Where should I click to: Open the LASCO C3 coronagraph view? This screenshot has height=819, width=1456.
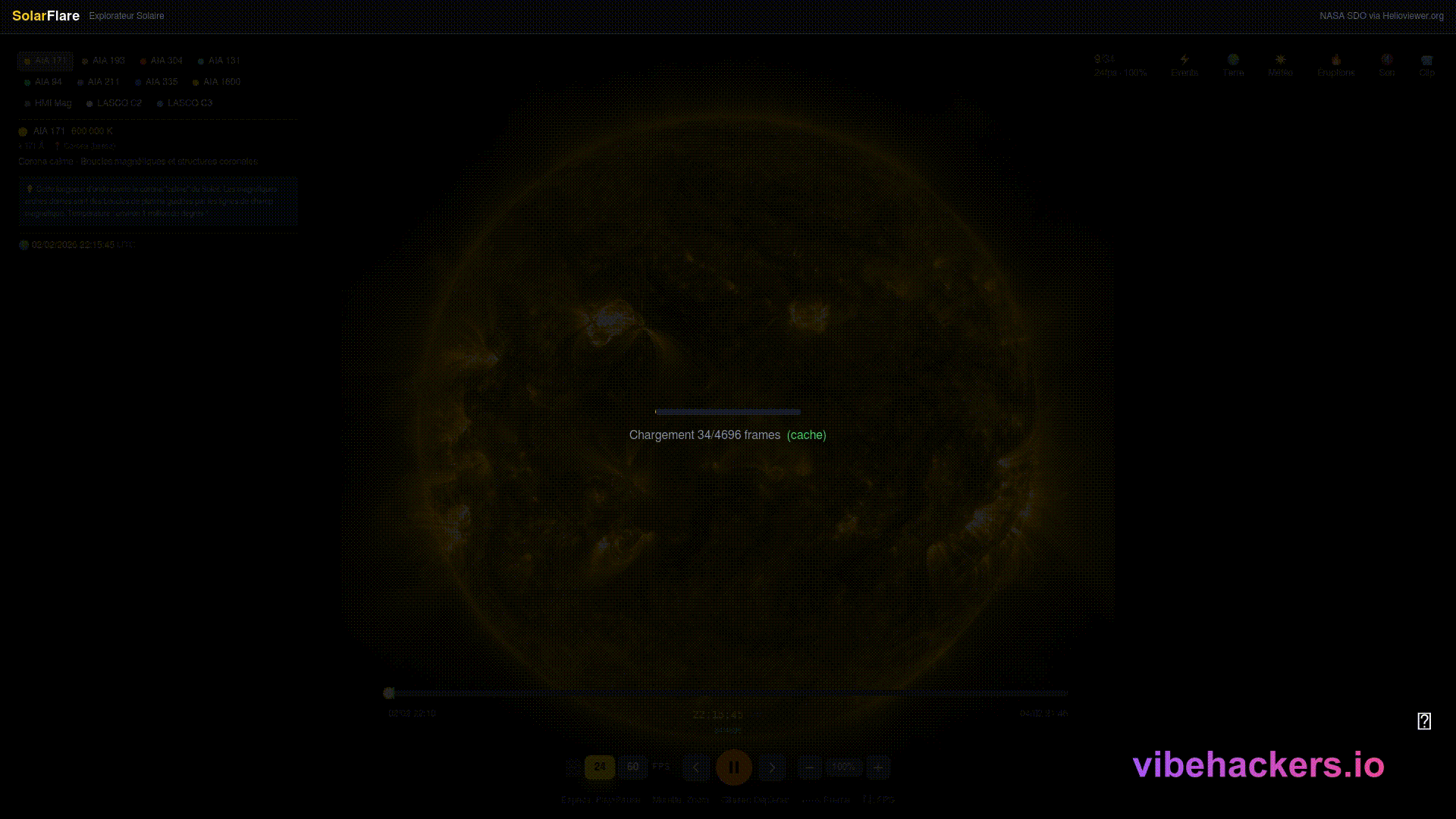[x=185, y=103]
